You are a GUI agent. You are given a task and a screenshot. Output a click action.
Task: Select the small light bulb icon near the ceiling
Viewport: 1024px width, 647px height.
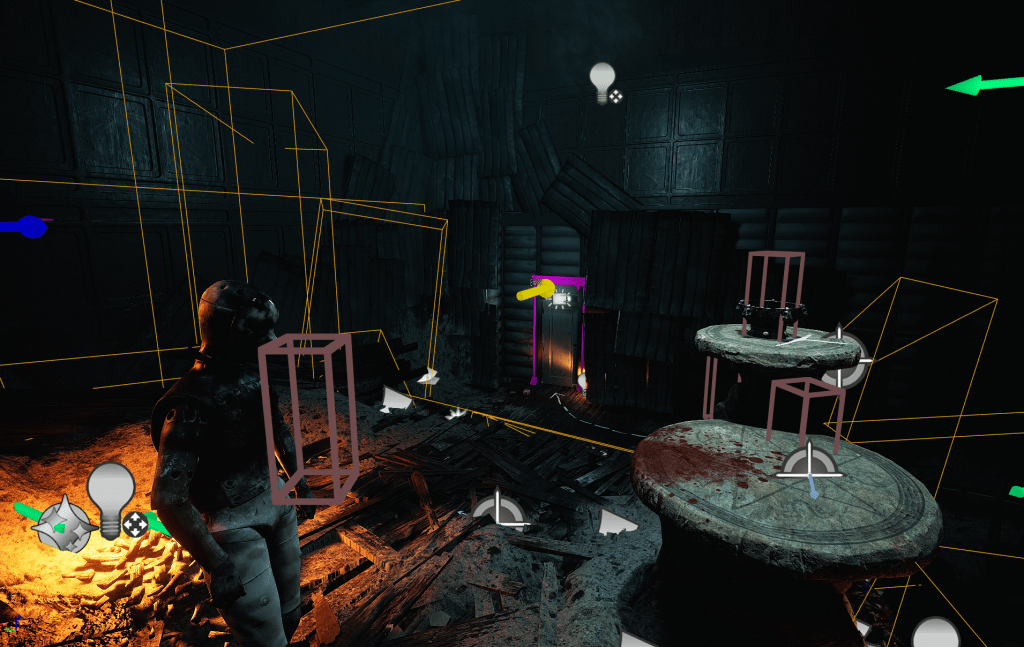(602, 82)
